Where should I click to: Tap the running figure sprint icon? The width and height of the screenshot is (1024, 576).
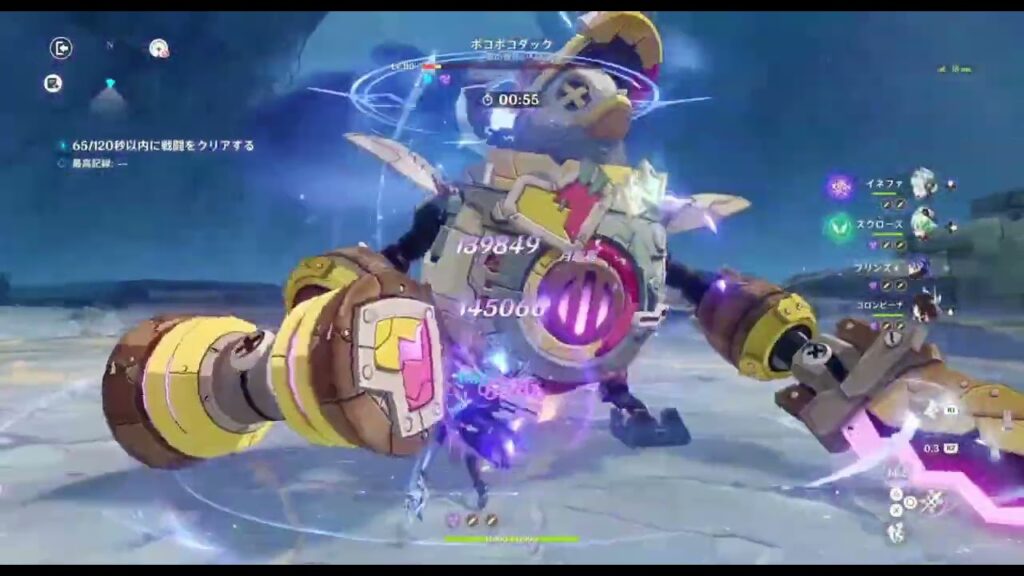[x=896, y=531]
